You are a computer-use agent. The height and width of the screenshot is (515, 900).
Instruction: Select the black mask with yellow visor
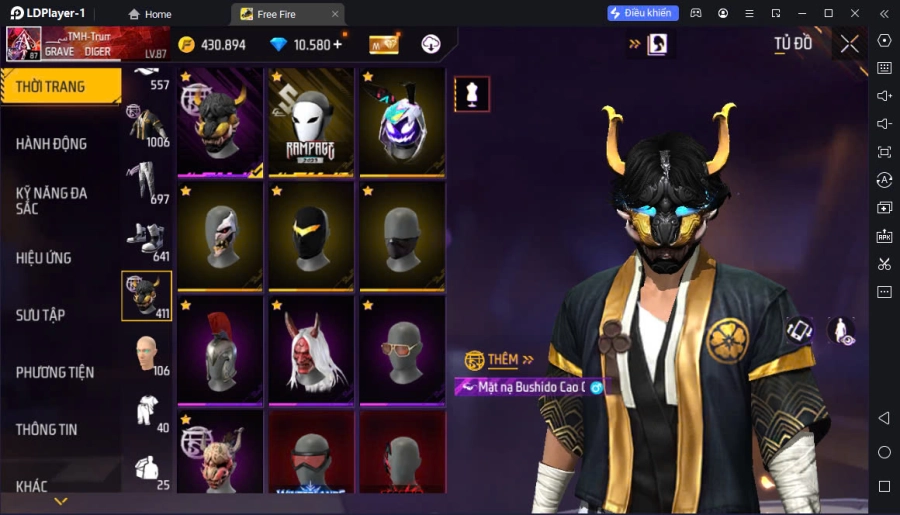312,236
